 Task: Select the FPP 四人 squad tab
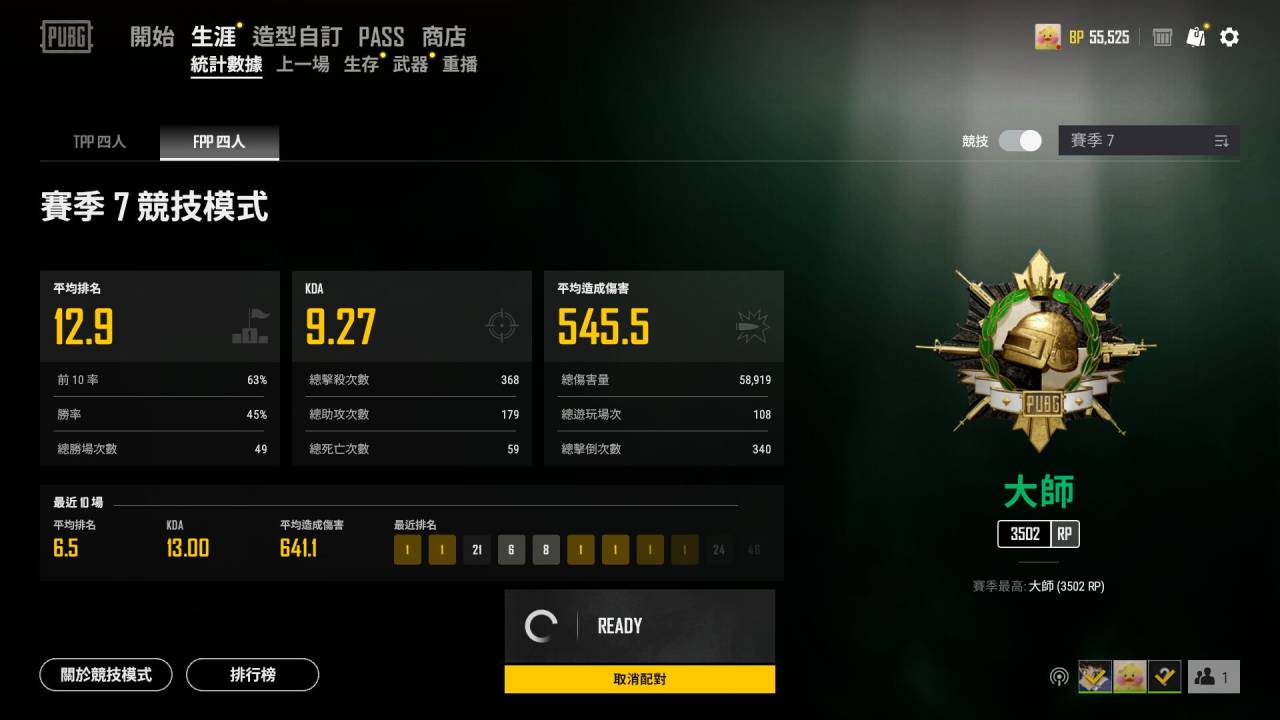(x=219, y=142)
